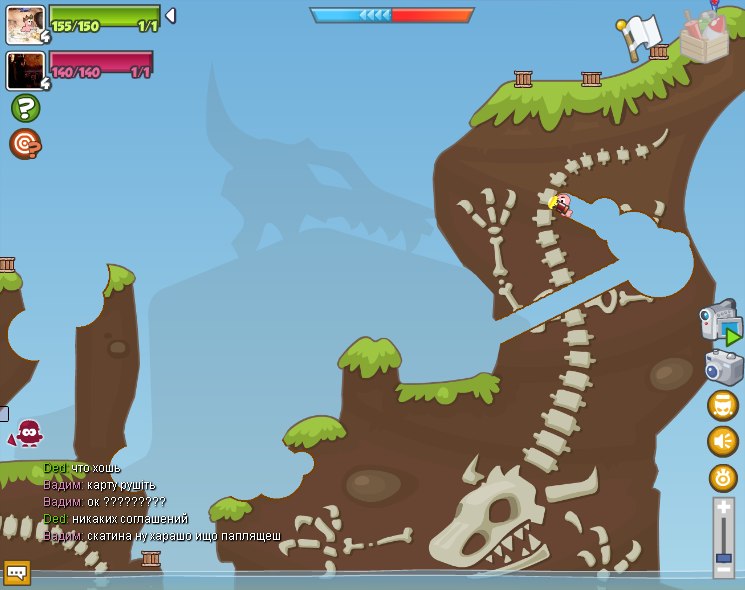Click the orange worm face button
The image size is (745, 590).
click(722, 405)
